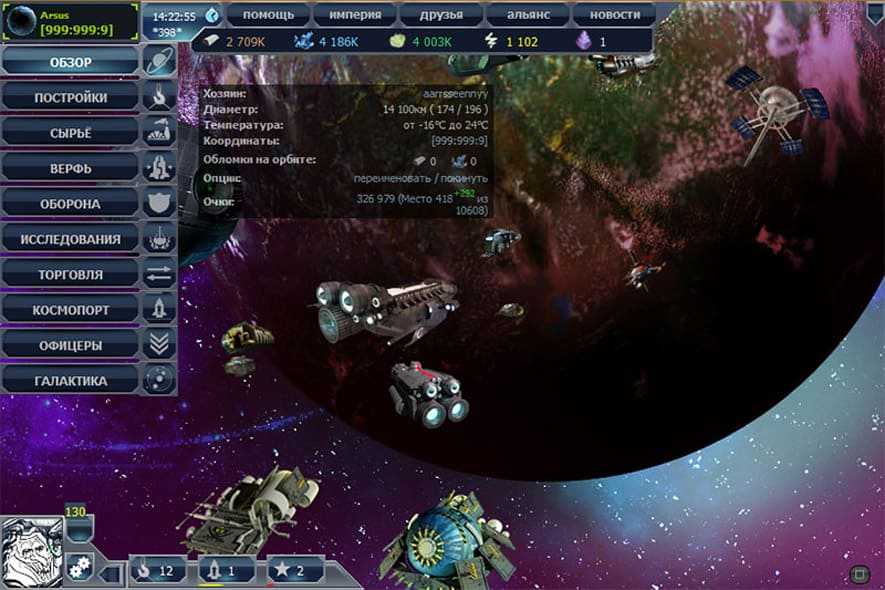Show the новости news tab
885x590 pixels.
pyautogui.click(x=614, y=15)
